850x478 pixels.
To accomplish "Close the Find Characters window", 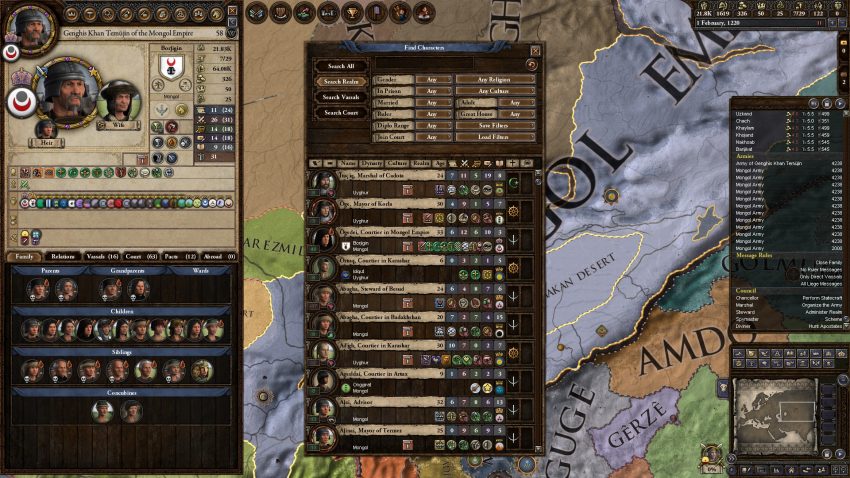I will tap(535, 50).
